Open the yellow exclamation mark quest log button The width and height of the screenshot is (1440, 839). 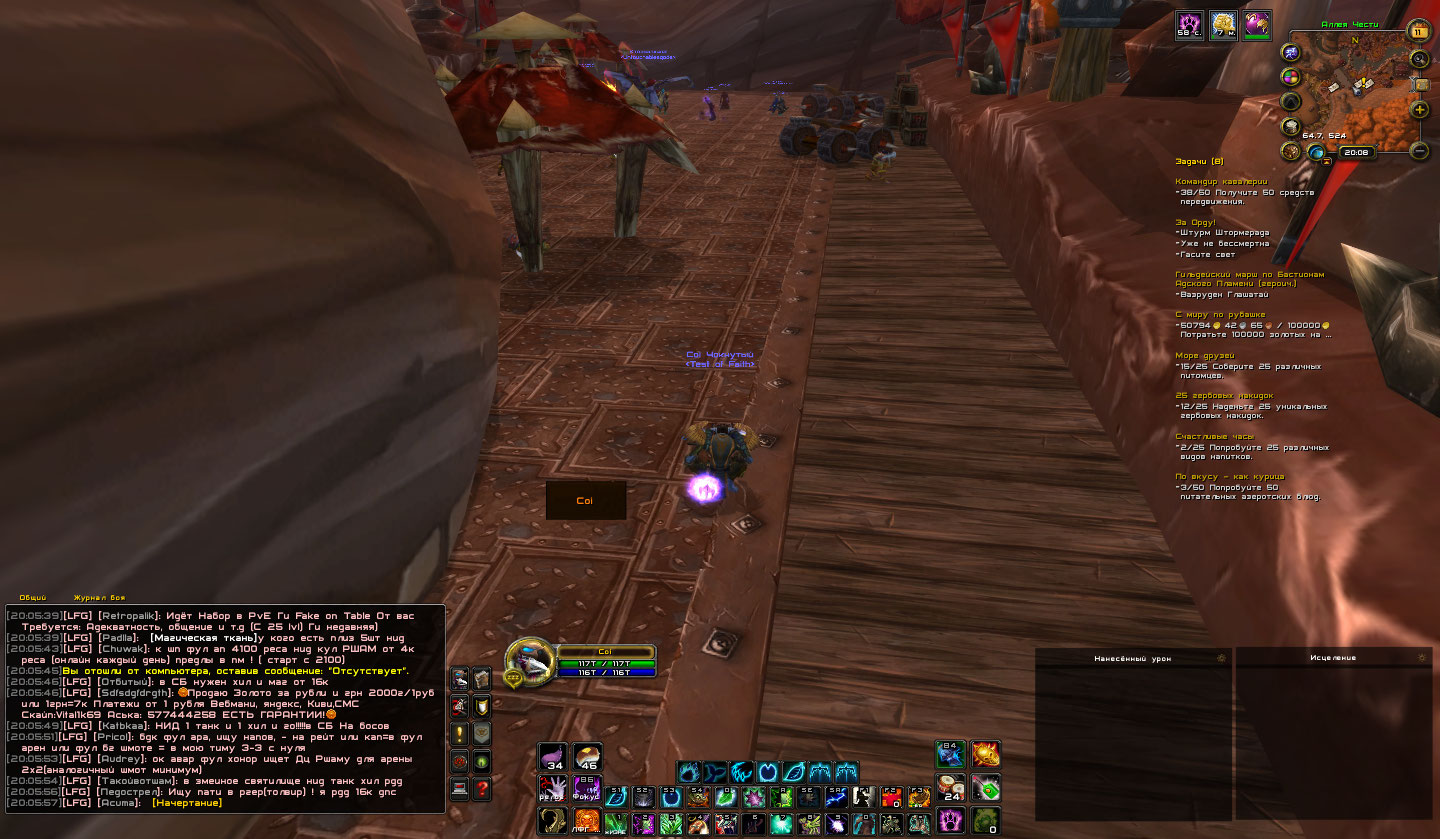(x=459, y=733)
